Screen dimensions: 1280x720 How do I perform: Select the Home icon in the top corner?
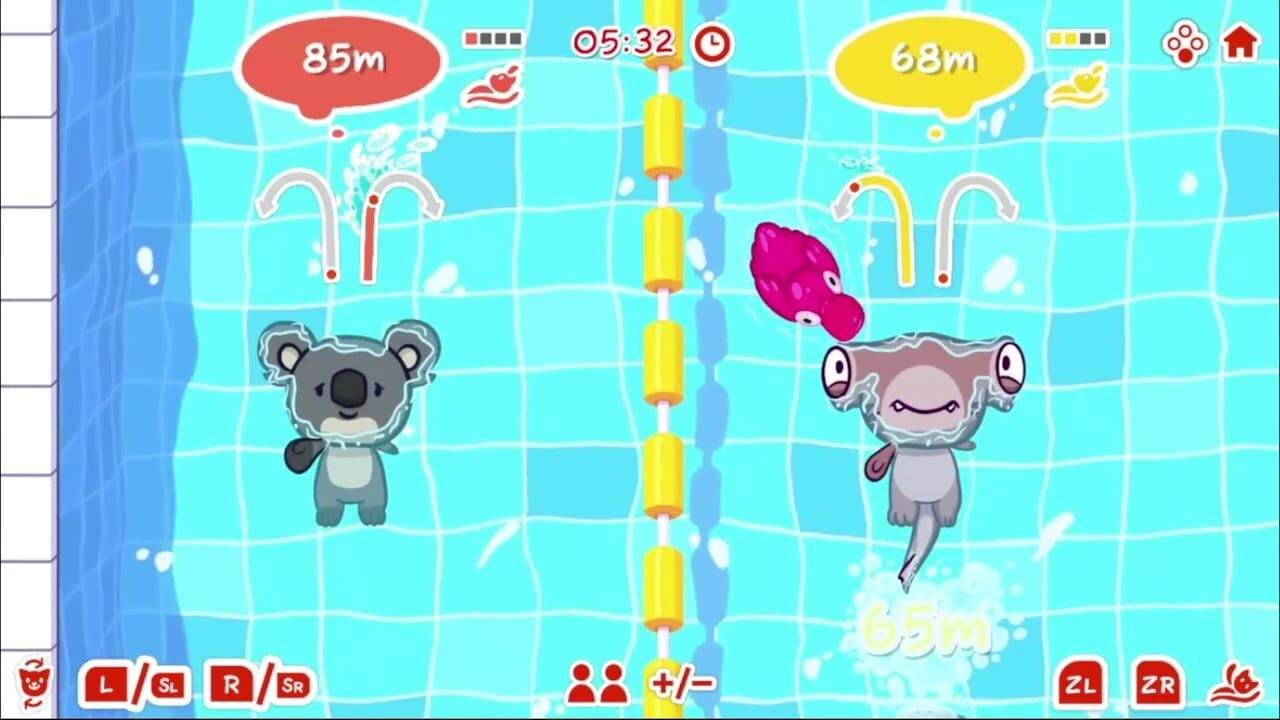(1242, 44)
